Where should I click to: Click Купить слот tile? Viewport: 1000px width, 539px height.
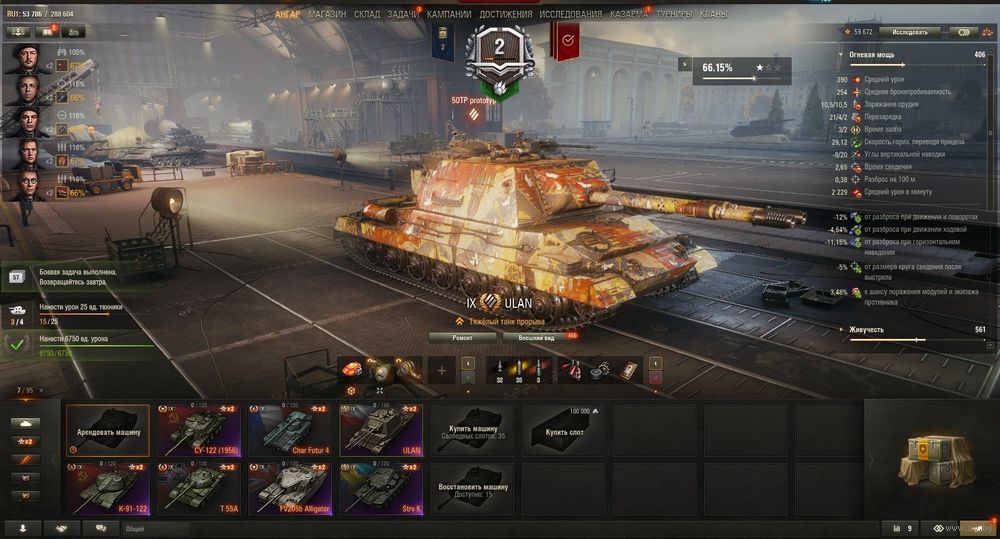click(x=565, y=430)
